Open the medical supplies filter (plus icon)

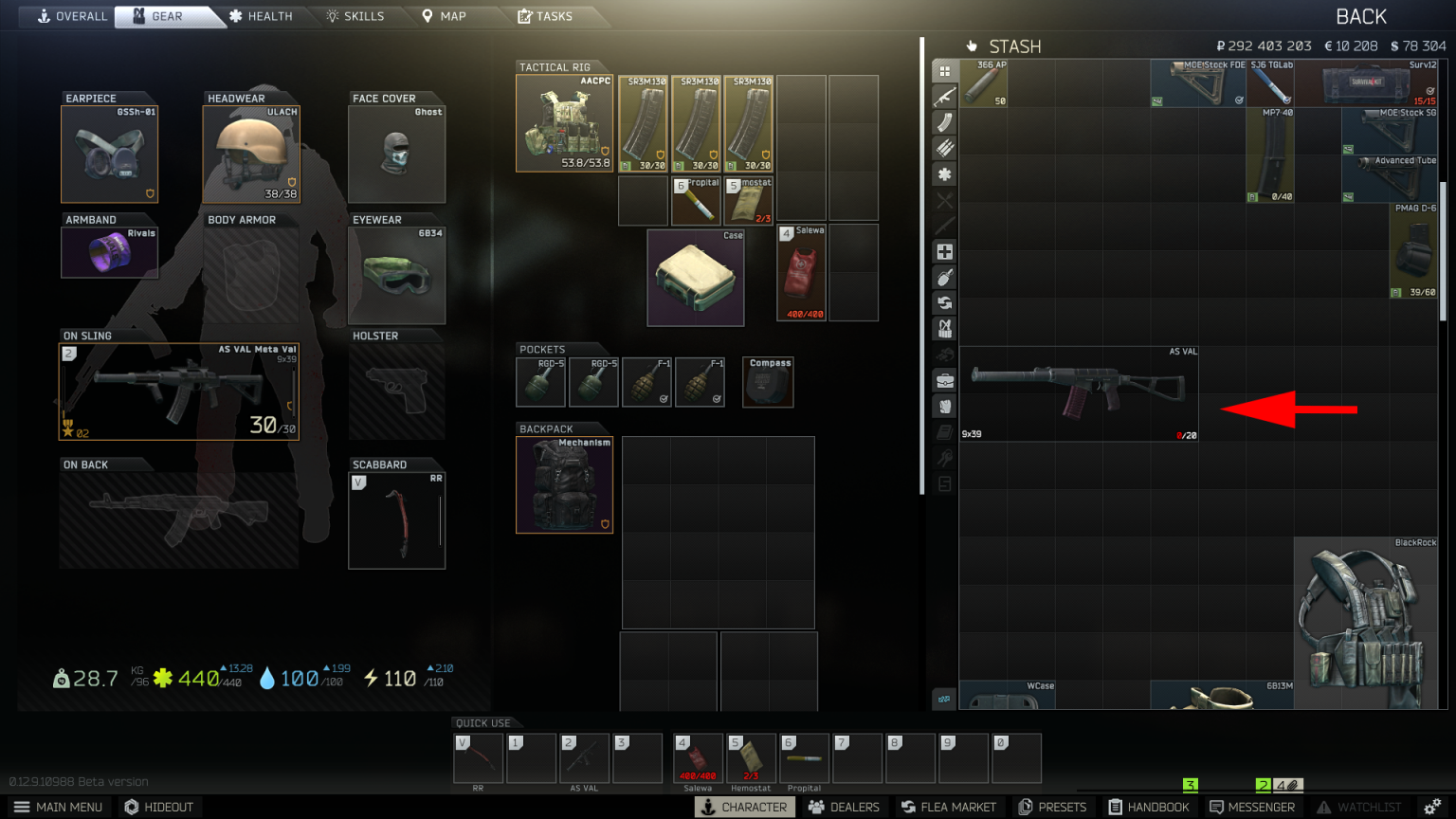click(944, 251)
